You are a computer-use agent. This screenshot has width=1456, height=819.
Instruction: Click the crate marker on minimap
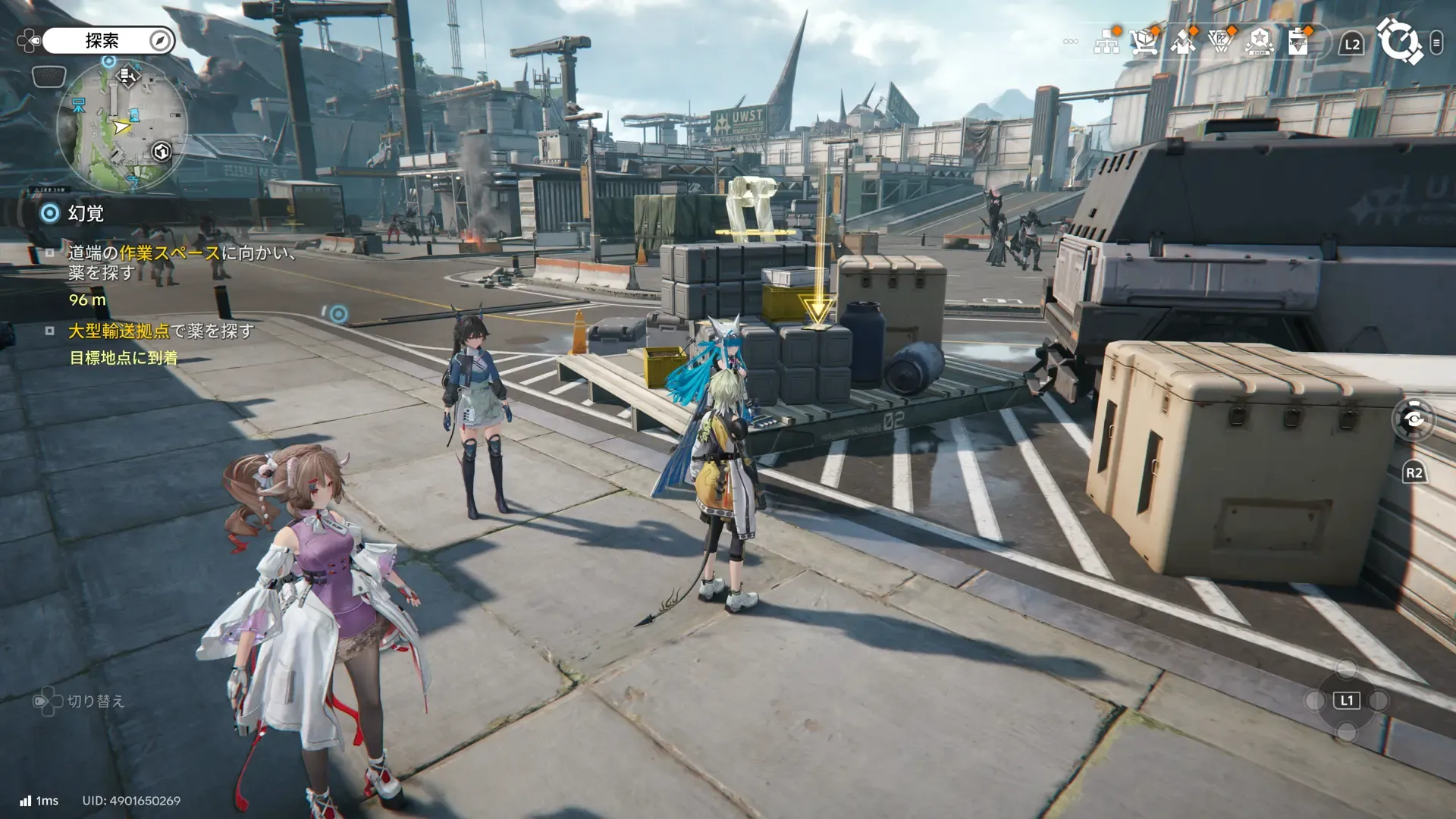pyautogui.click(x=162, y=152)
